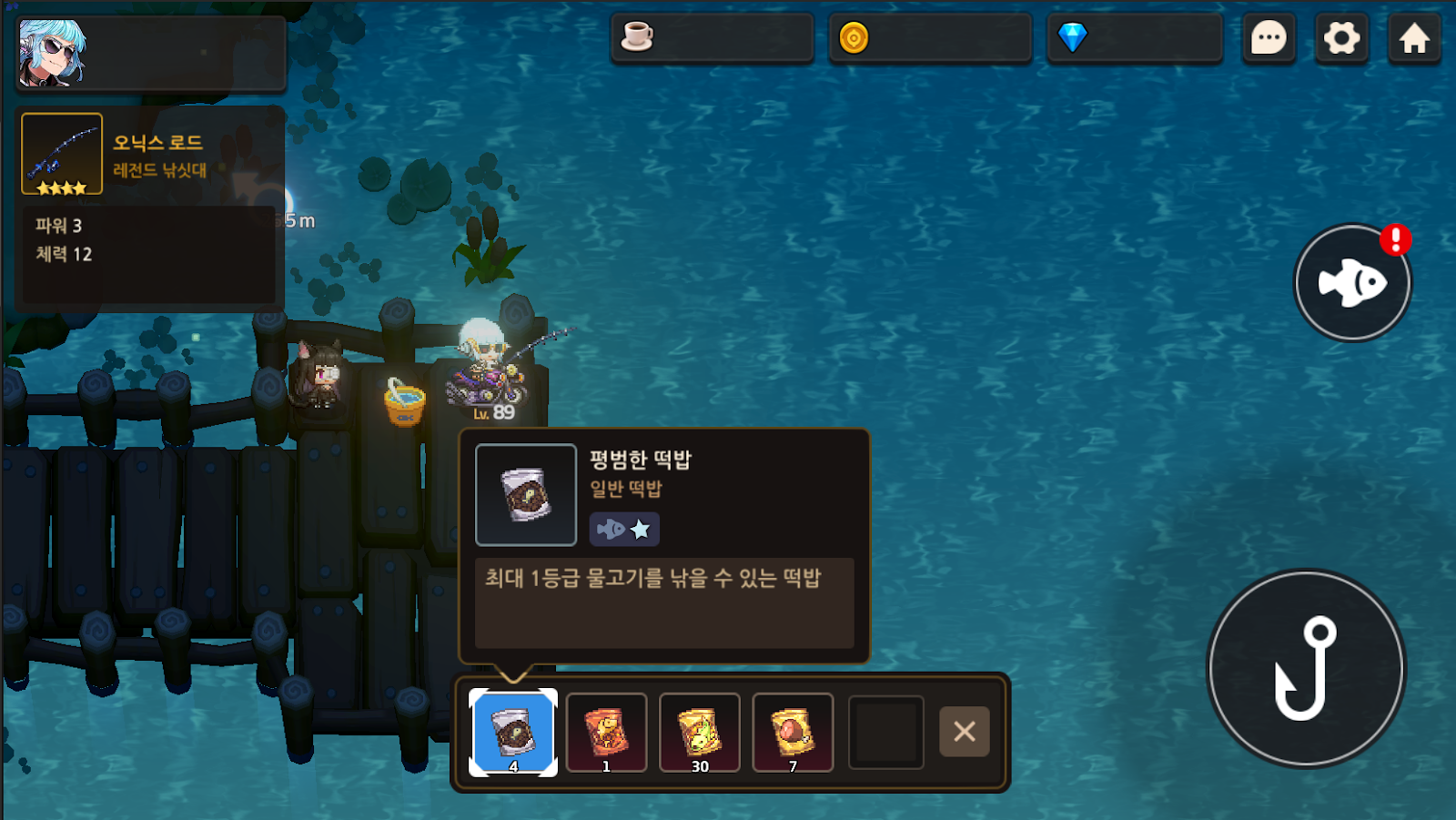1456x820 pixels.
Task: Cast the line with the hook button
Action: click(x=1306, y=669)
